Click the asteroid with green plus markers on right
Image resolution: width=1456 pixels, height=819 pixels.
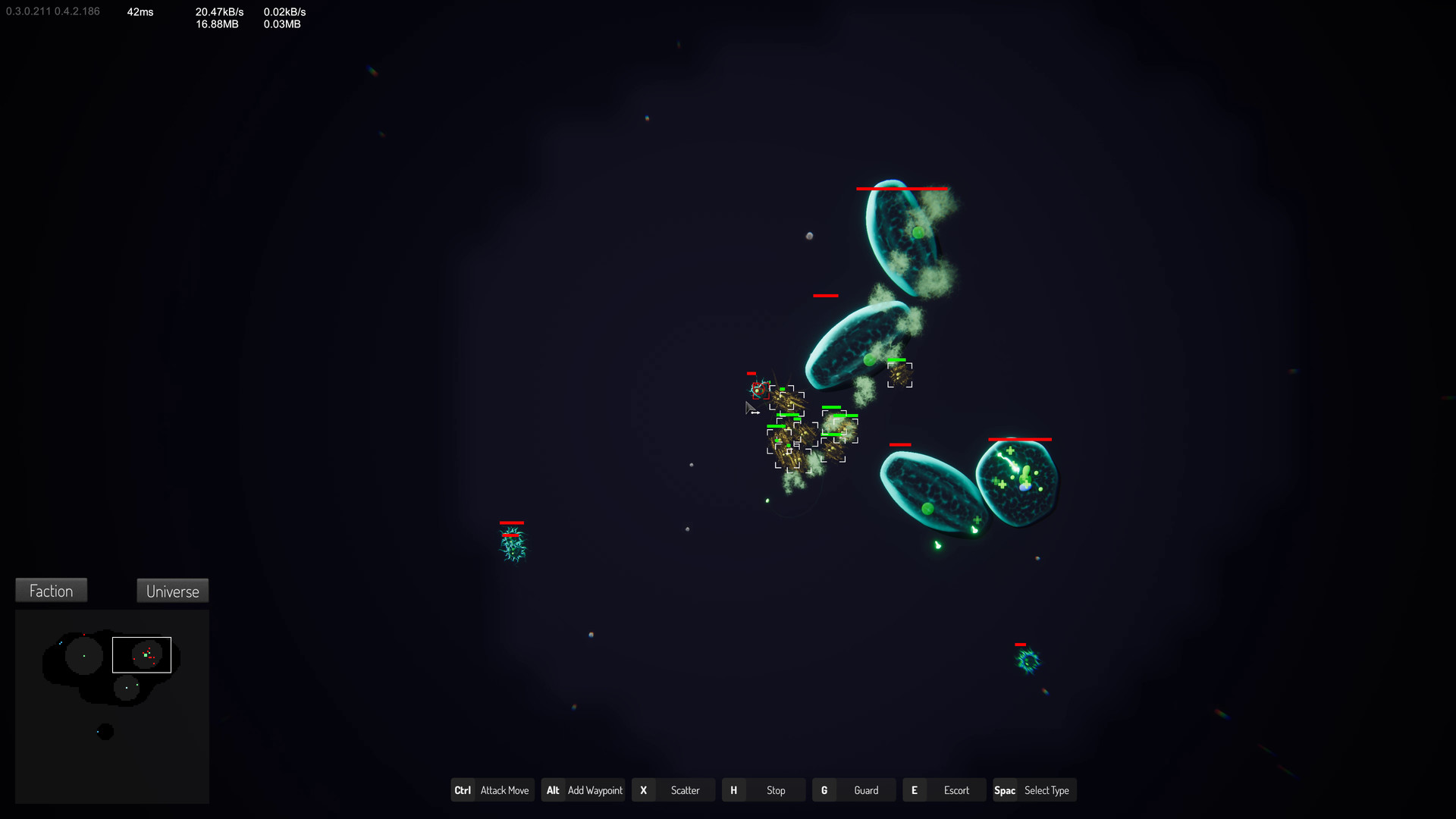pos(1016,478)
